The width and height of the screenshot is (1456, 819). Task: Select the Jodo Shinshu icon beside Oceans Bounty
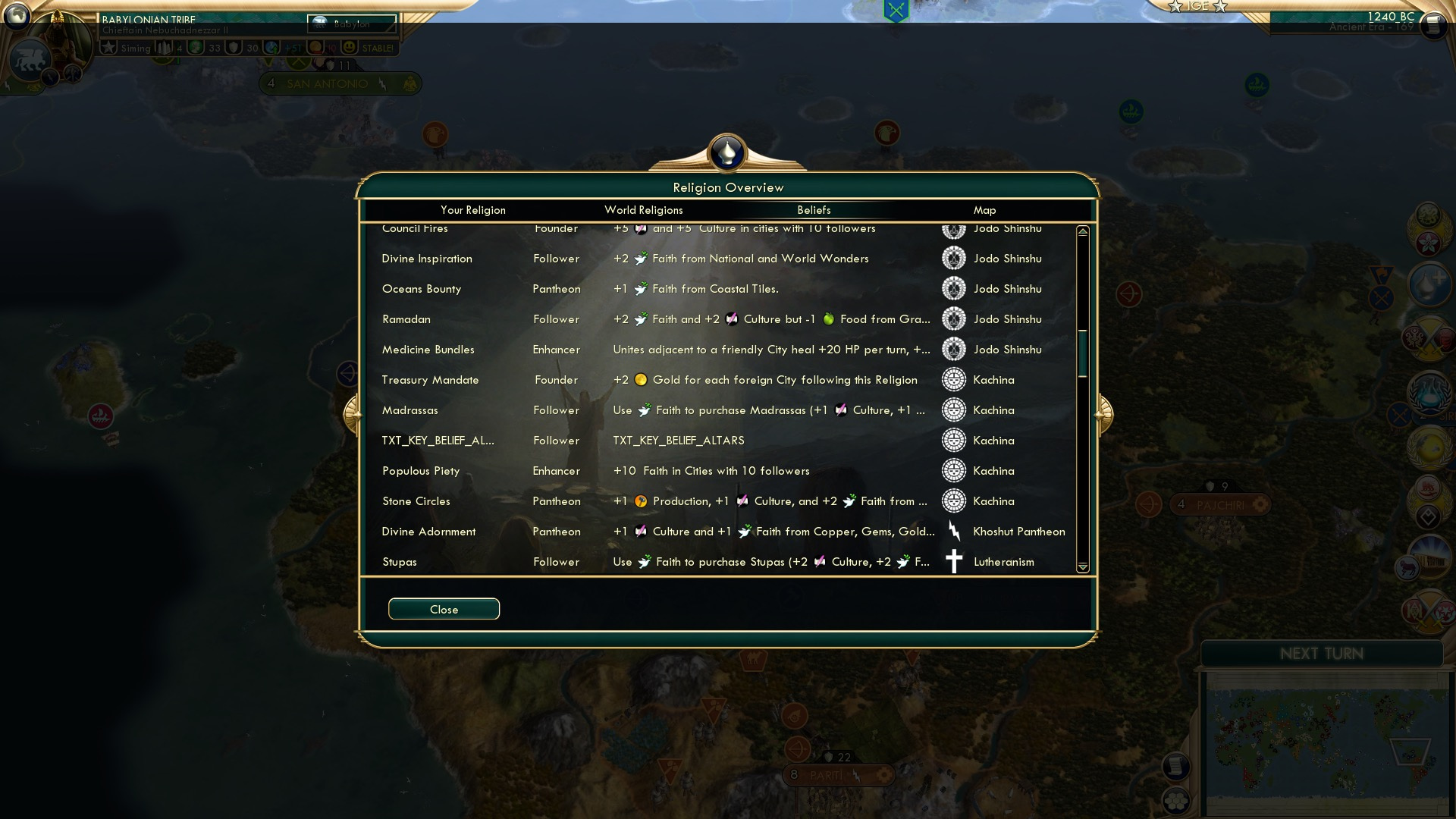(x=952, y=288)
